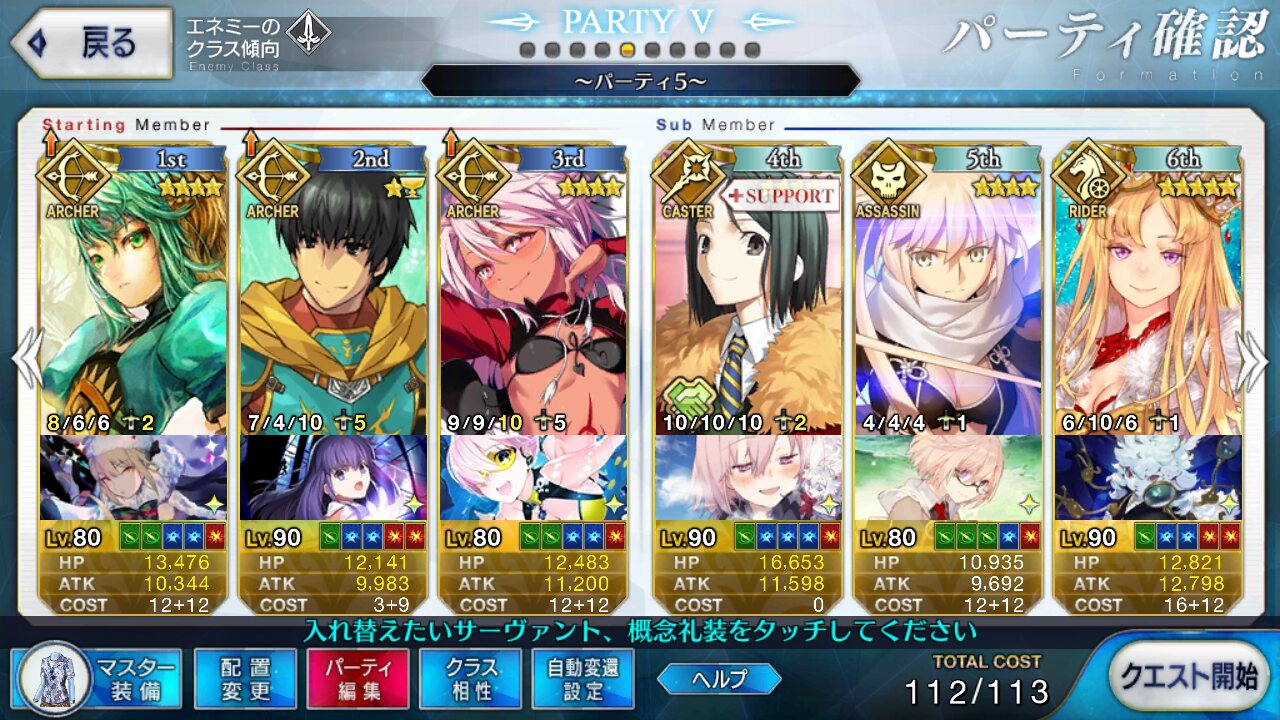Change the craft essence under the Assassin
Screen dimensions: 1280x720
(948, 477)
